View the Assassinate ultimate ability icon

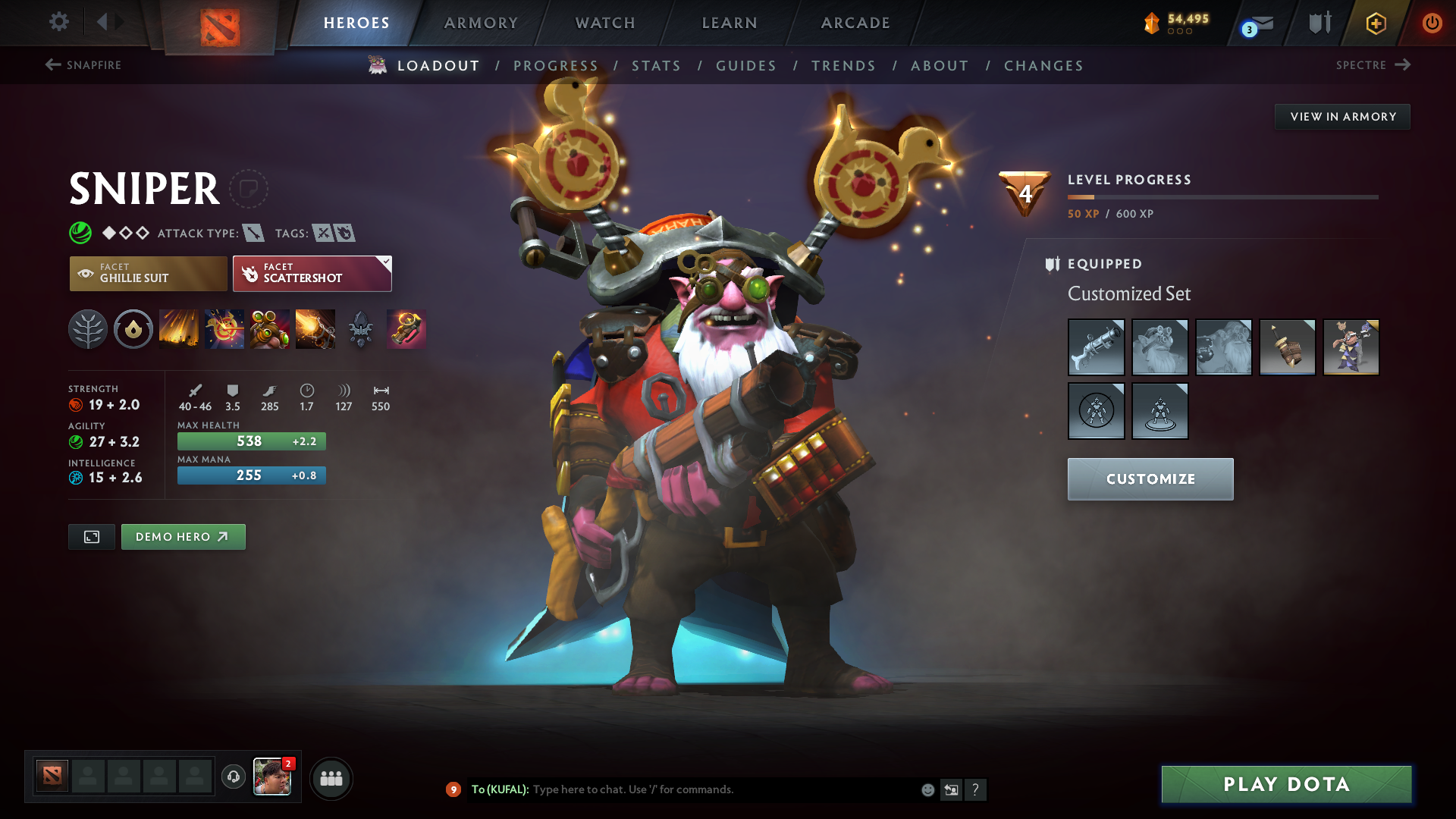pos(315,329)
